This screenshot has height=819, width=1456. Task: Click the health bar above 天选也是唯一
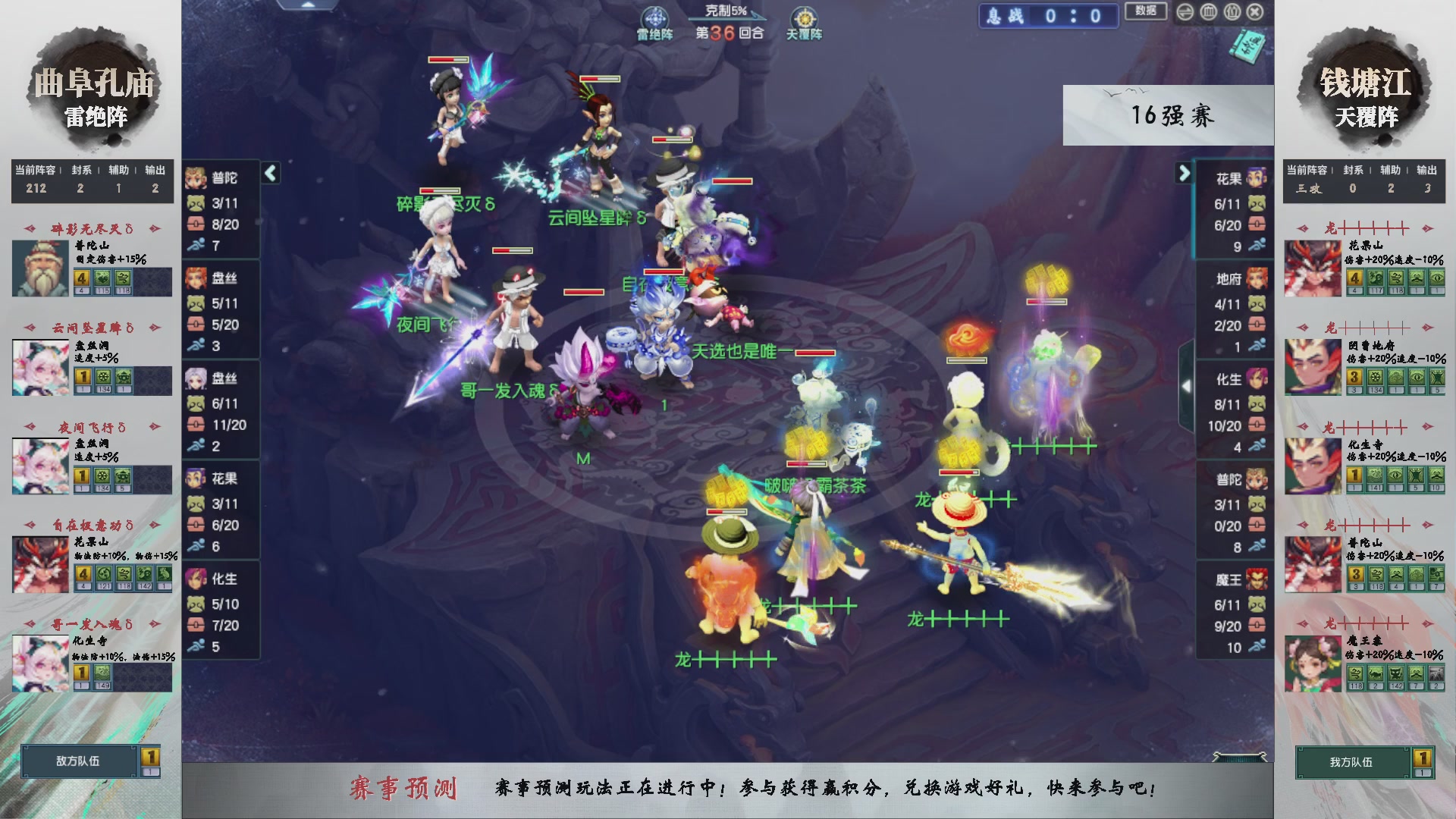tap(811, 353)
